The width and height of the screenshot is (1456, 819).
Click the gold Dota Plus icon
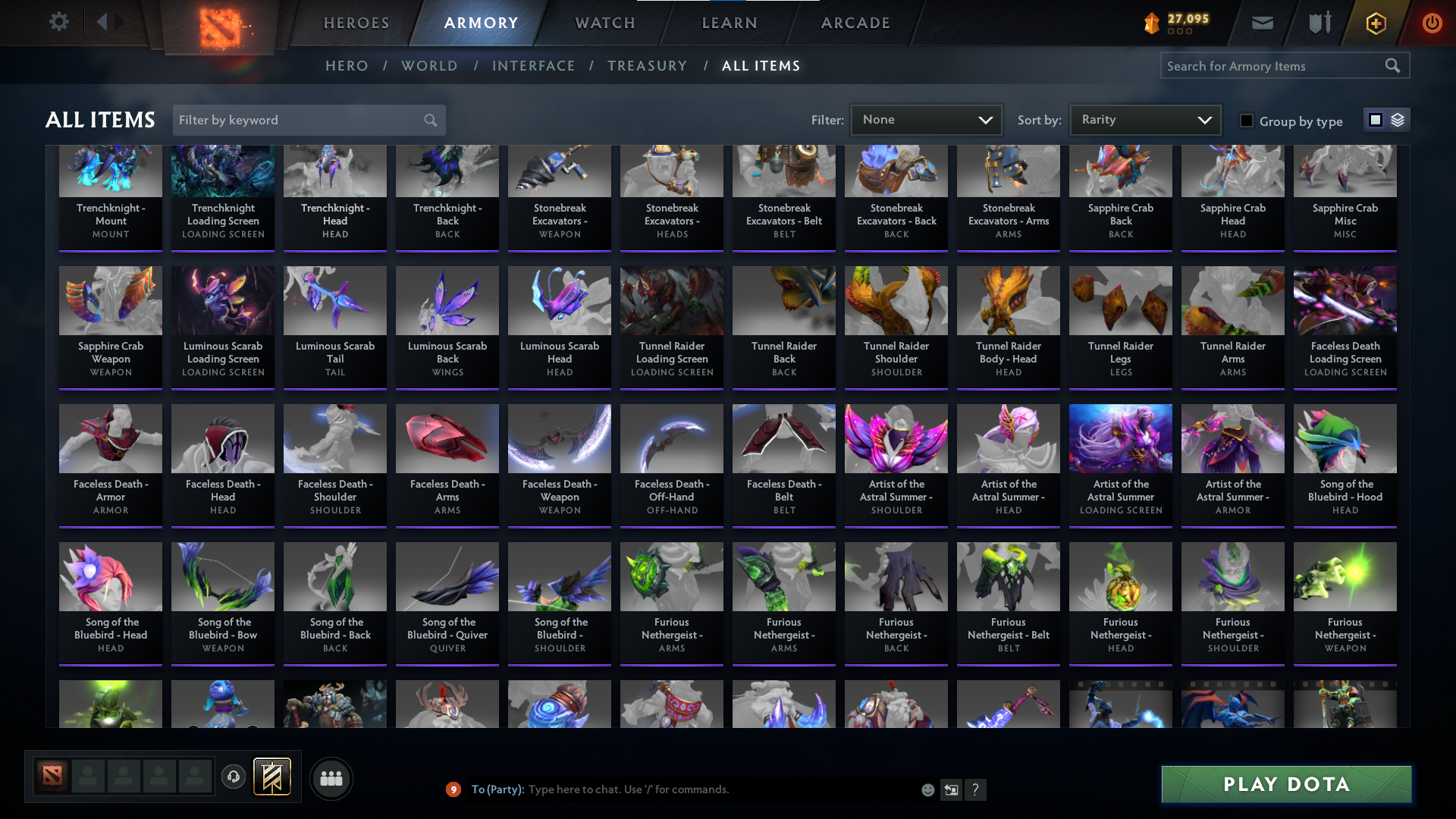[x=1375, y=23]
